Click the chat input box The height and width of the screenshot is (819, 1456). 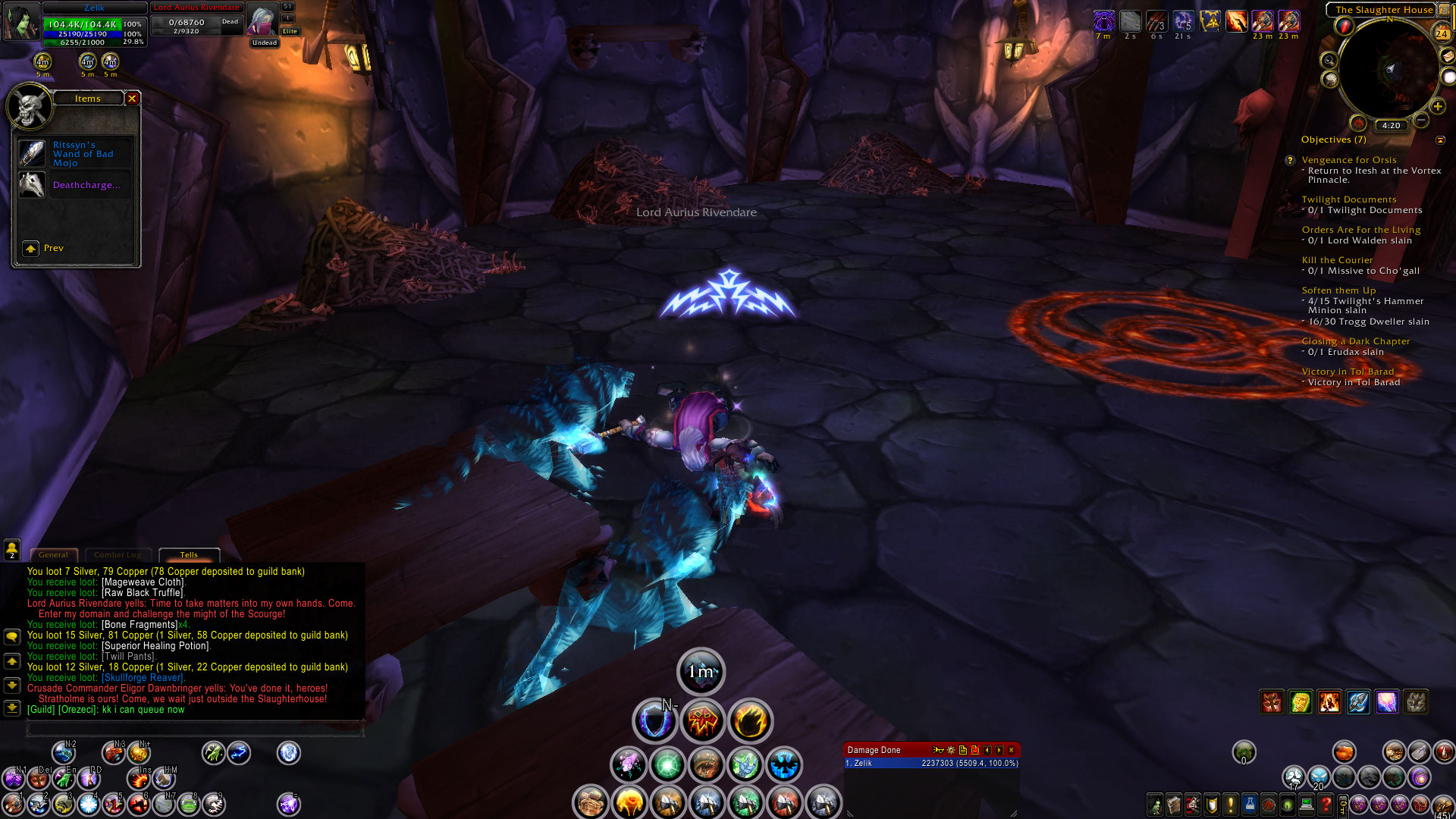195,730
